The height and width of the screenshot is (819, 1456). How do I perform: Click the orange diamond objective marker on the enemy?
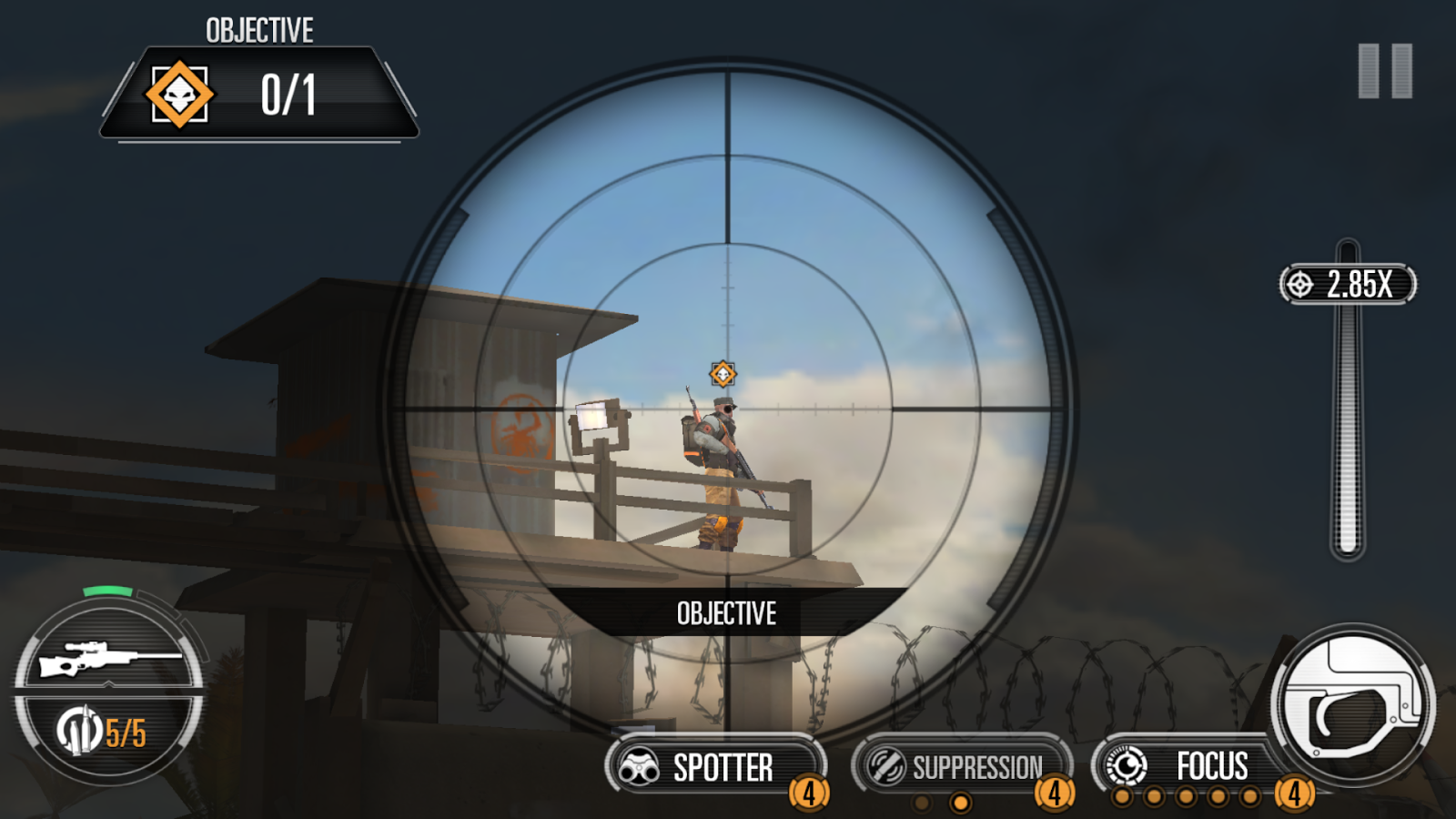pyautogui.click(x=722, y=374)
